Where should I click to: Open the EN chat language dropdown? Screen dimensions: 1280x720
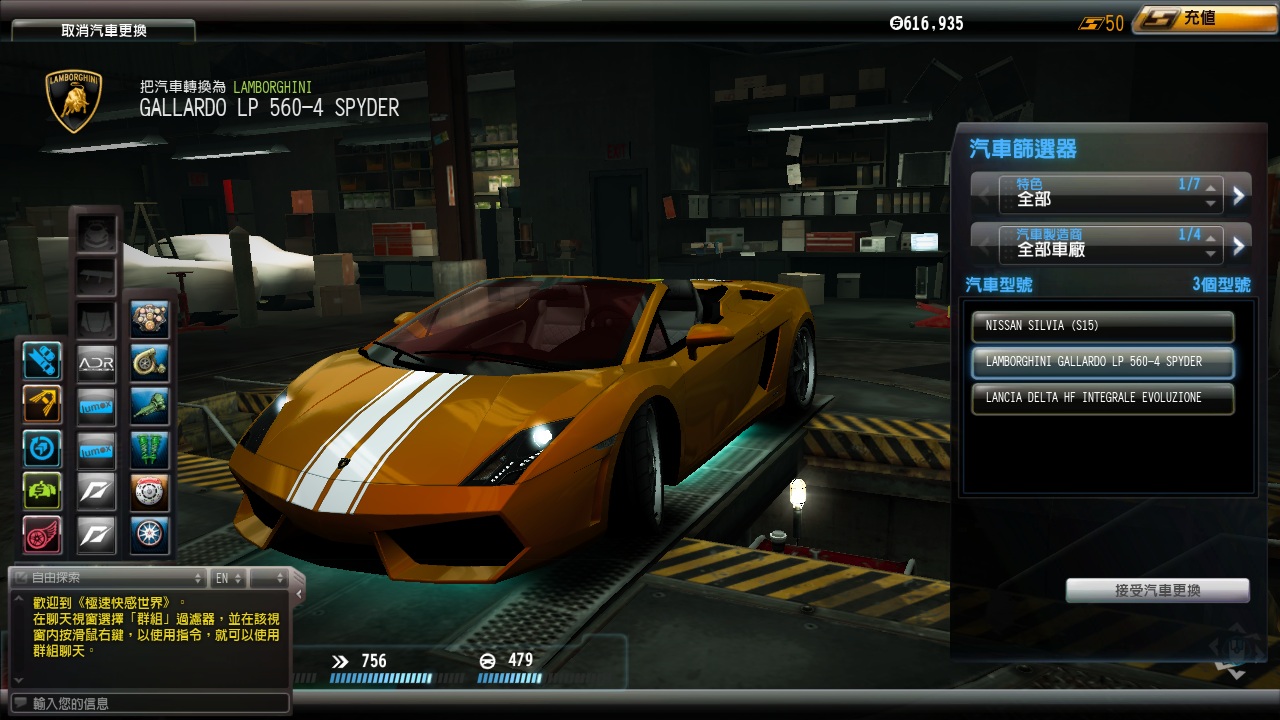coord(228,578)
